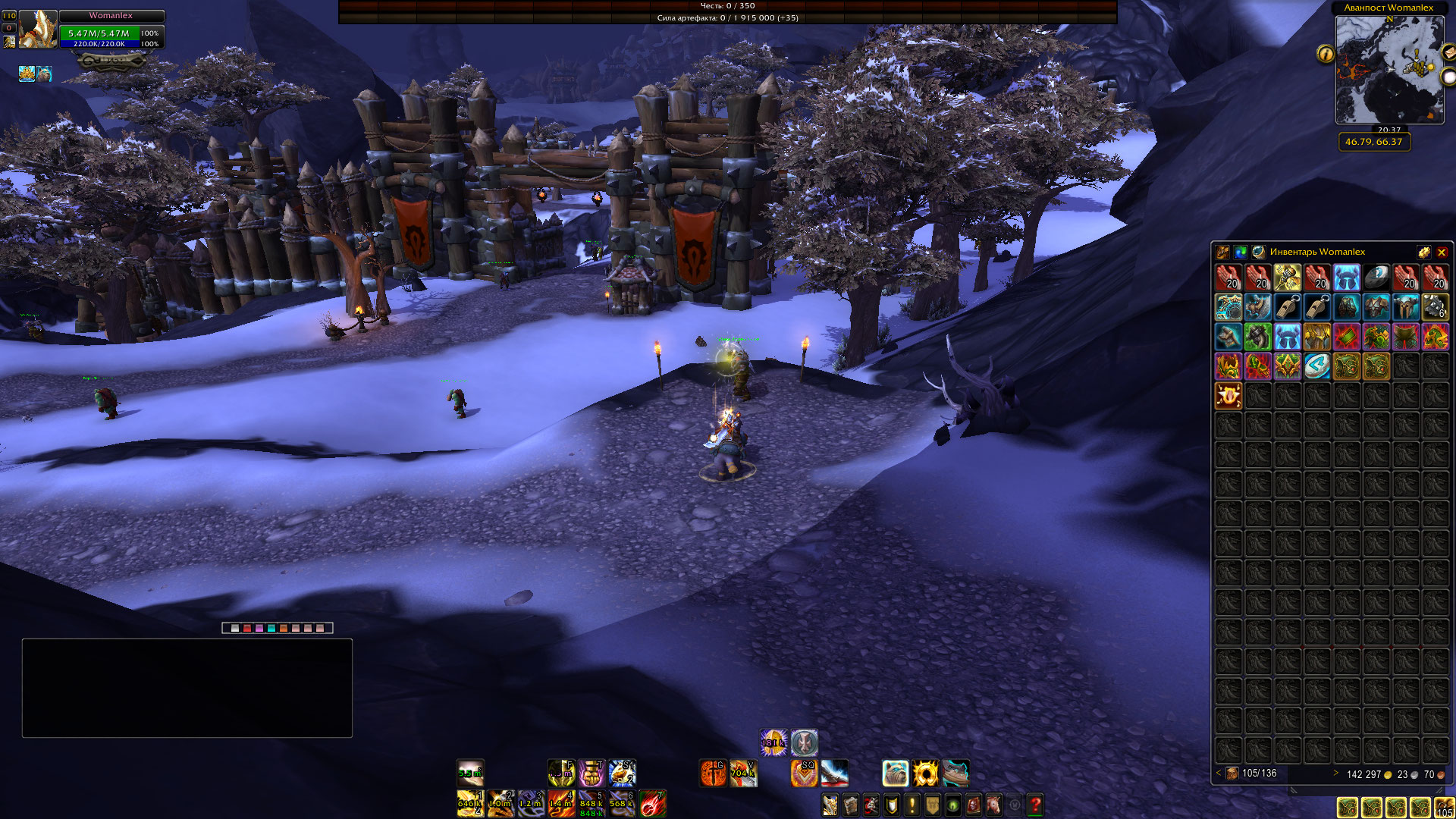Activate the orange cross ability bound to G
Viewport: 1456px width, 819px height.
713,773
